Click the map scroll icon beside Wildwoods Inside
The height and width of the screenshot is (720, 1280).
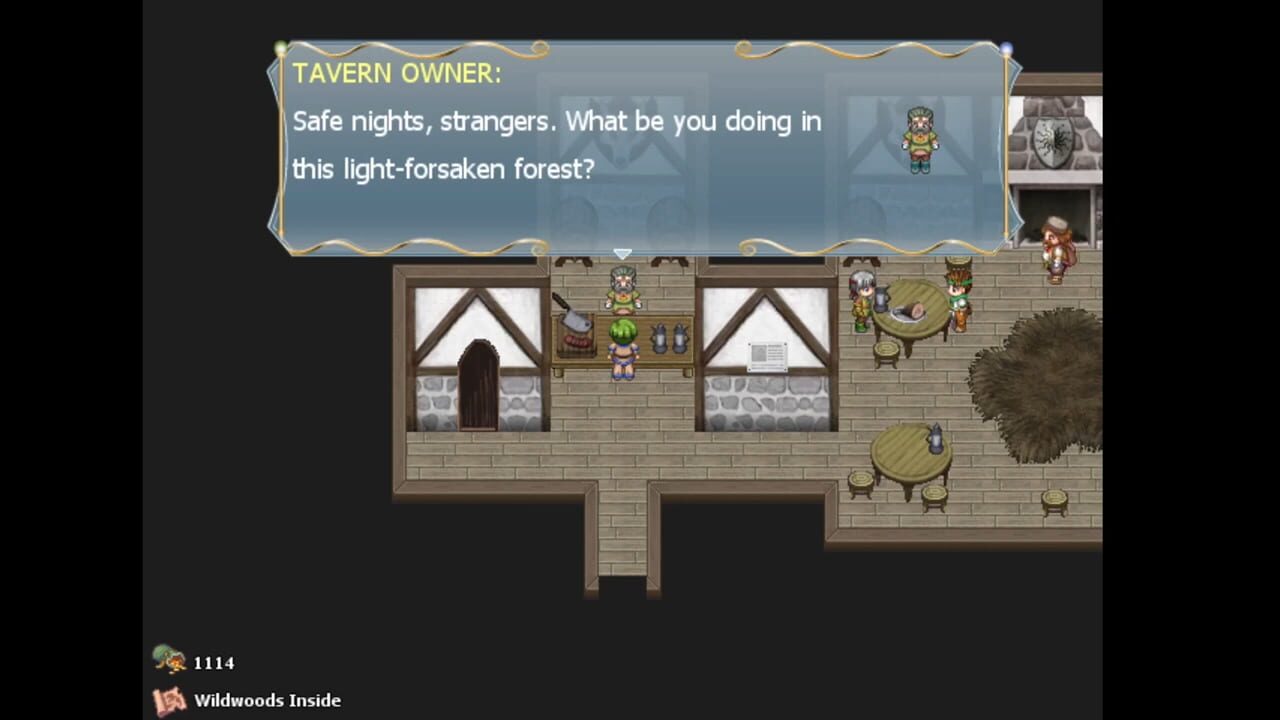pyautogui.click(x=168, y=700)
